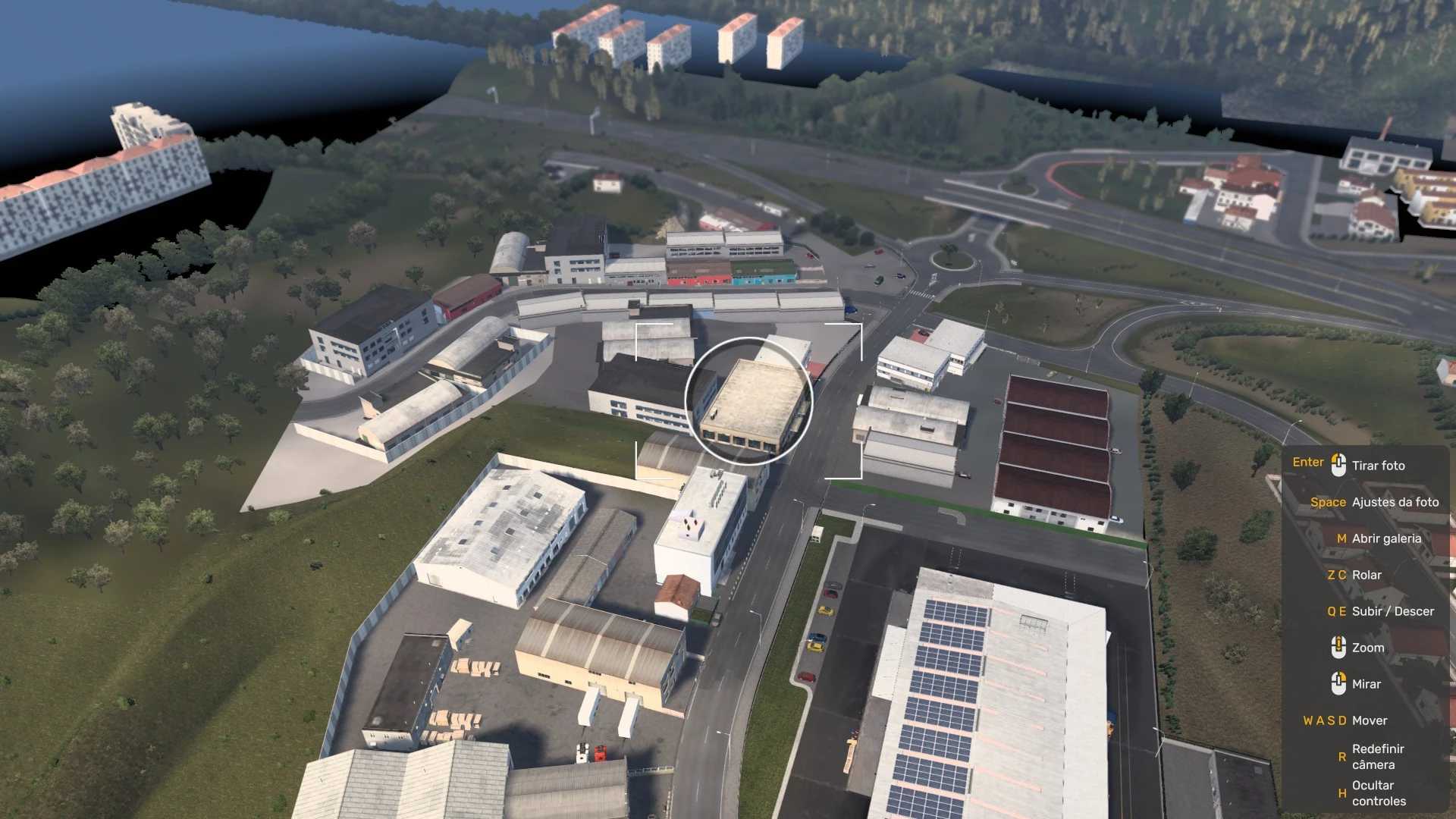The width and height of the screenshot is (1456, 819).
Task: Hide the controls with Ocultar controles
Action: 1378,793
